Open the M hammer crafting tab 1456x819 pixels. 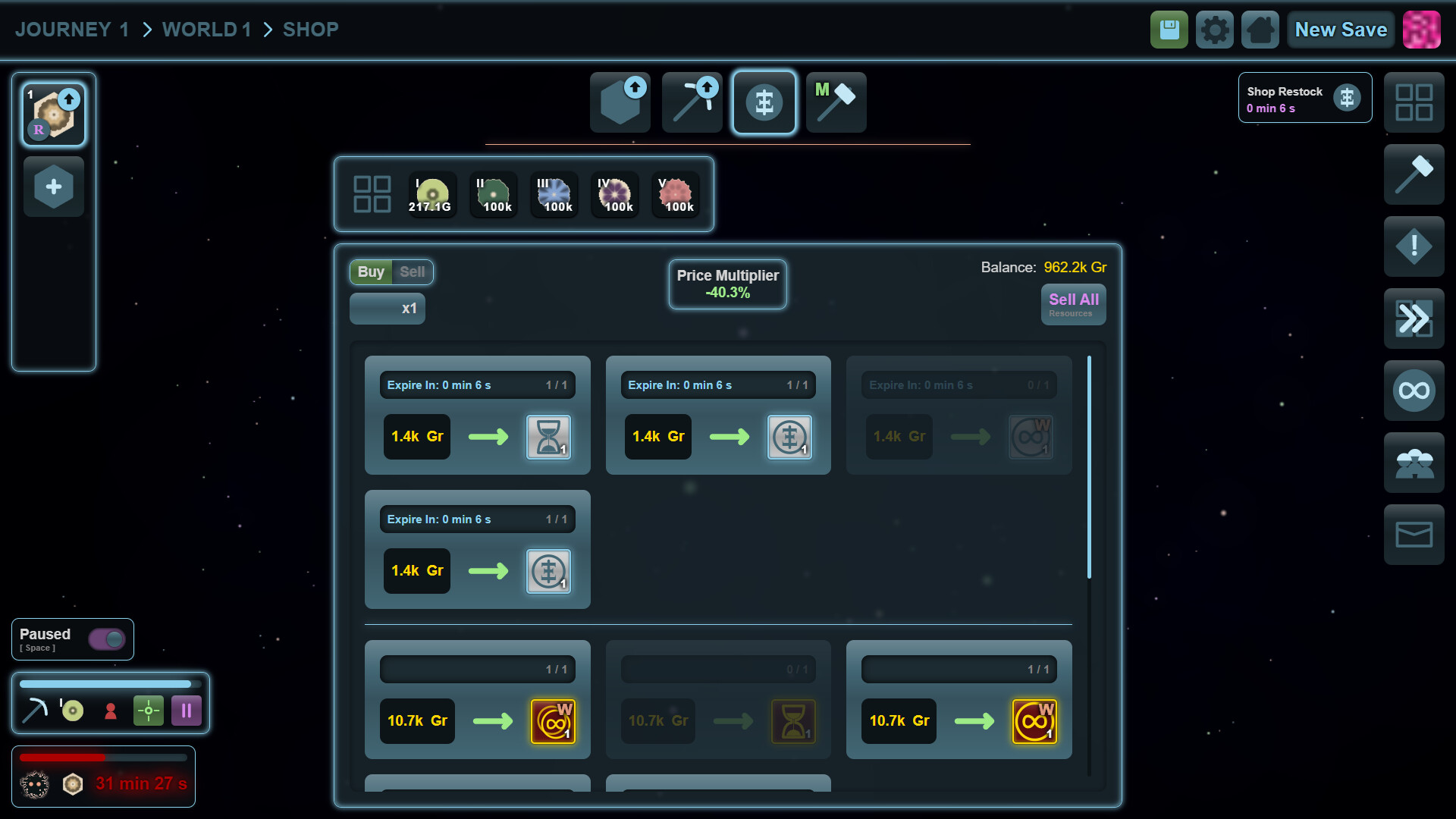836,102
